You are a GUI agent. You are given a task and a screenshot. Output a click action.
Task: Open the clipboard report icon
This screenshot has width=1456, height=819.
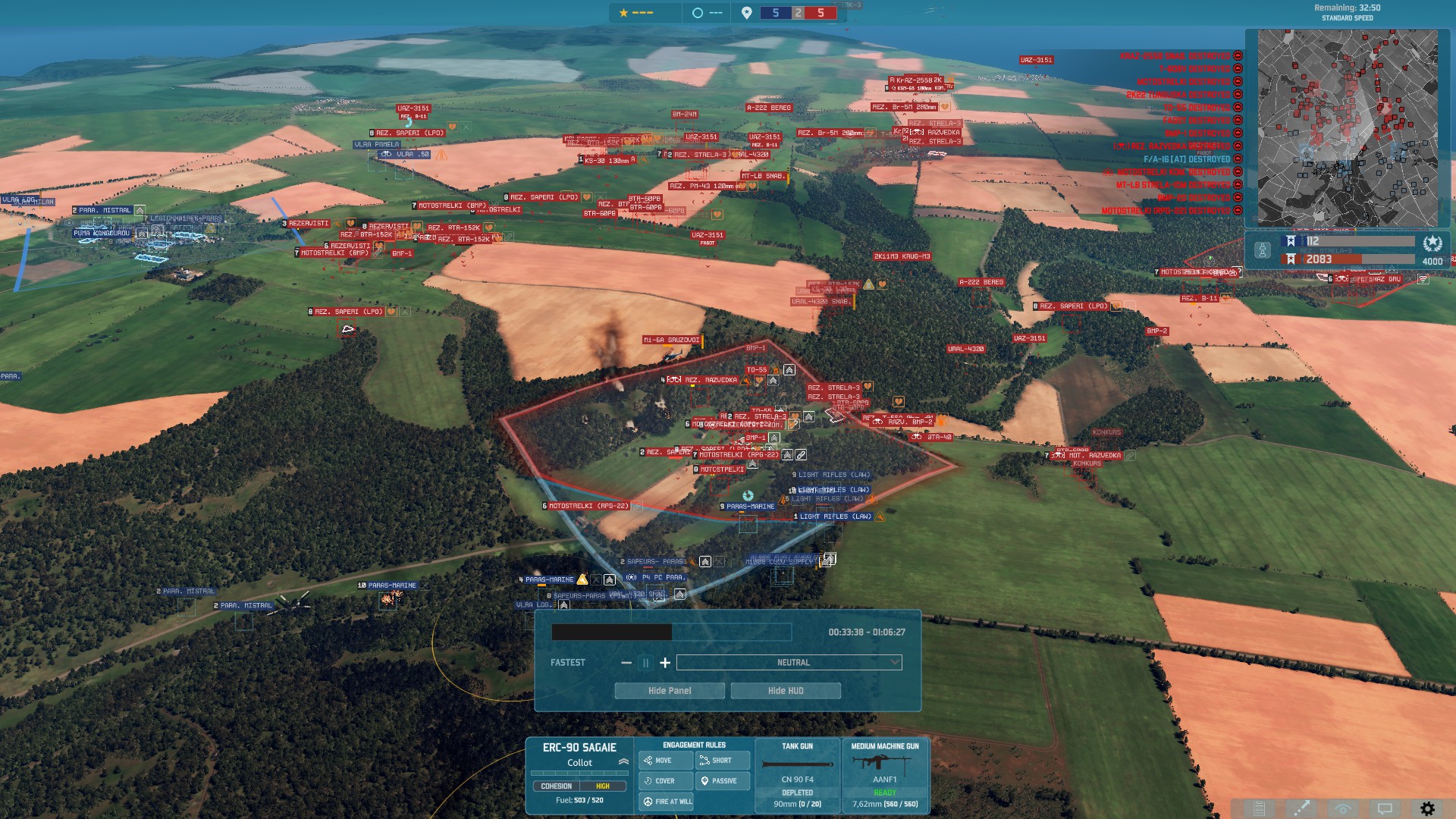point(1259,809)
